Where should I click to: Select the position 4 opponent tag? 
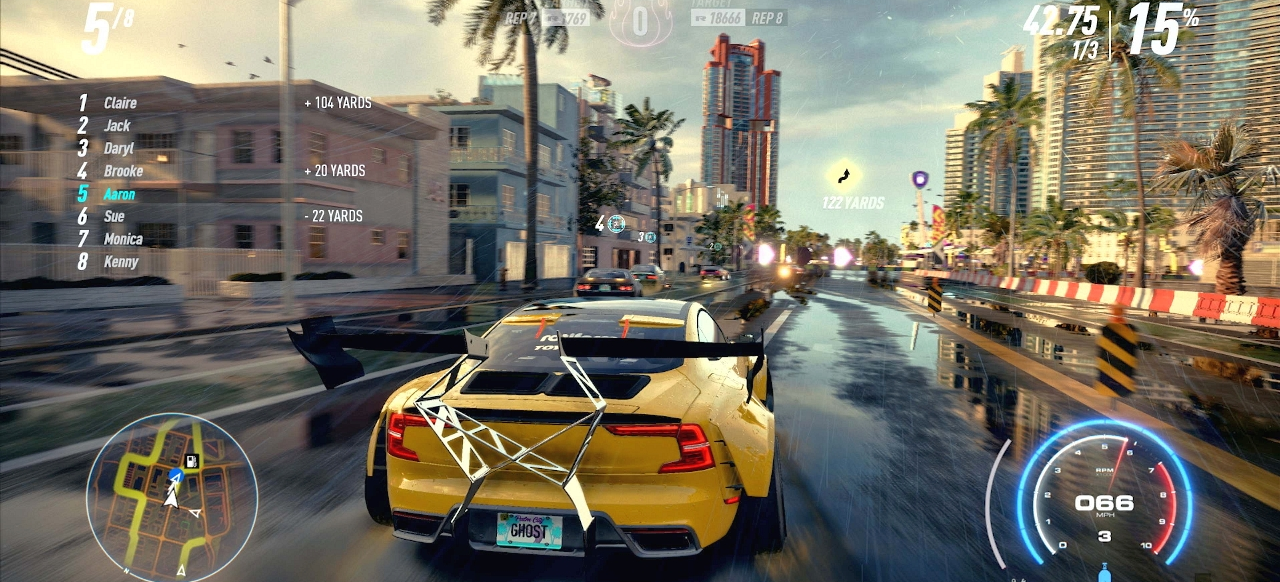pos(611,224)
